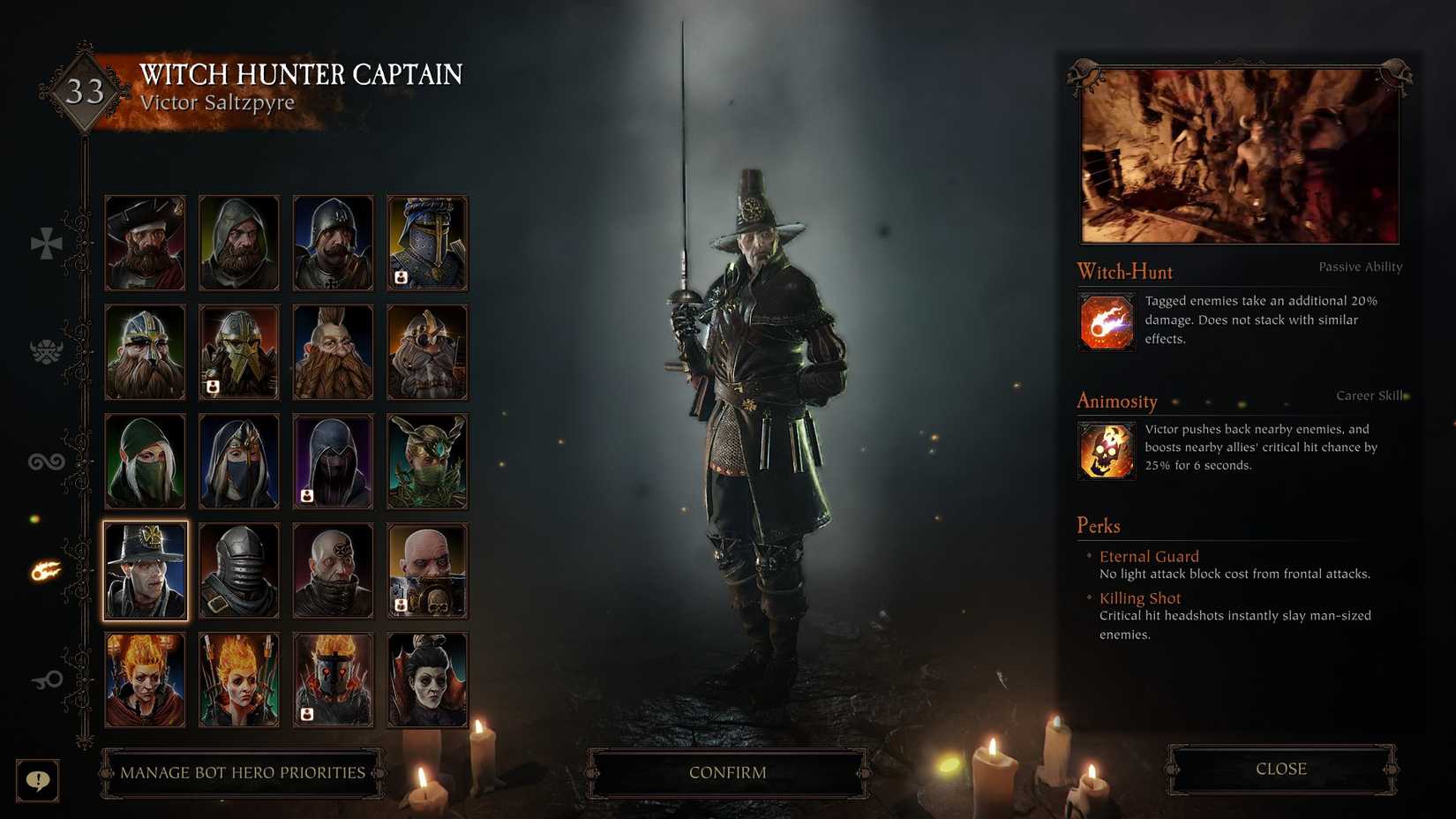This screenshot has width=1456, height=819.
Task: Select the Bounty Hunter portrait next to Saltzpyre
Action: [238, 569]
